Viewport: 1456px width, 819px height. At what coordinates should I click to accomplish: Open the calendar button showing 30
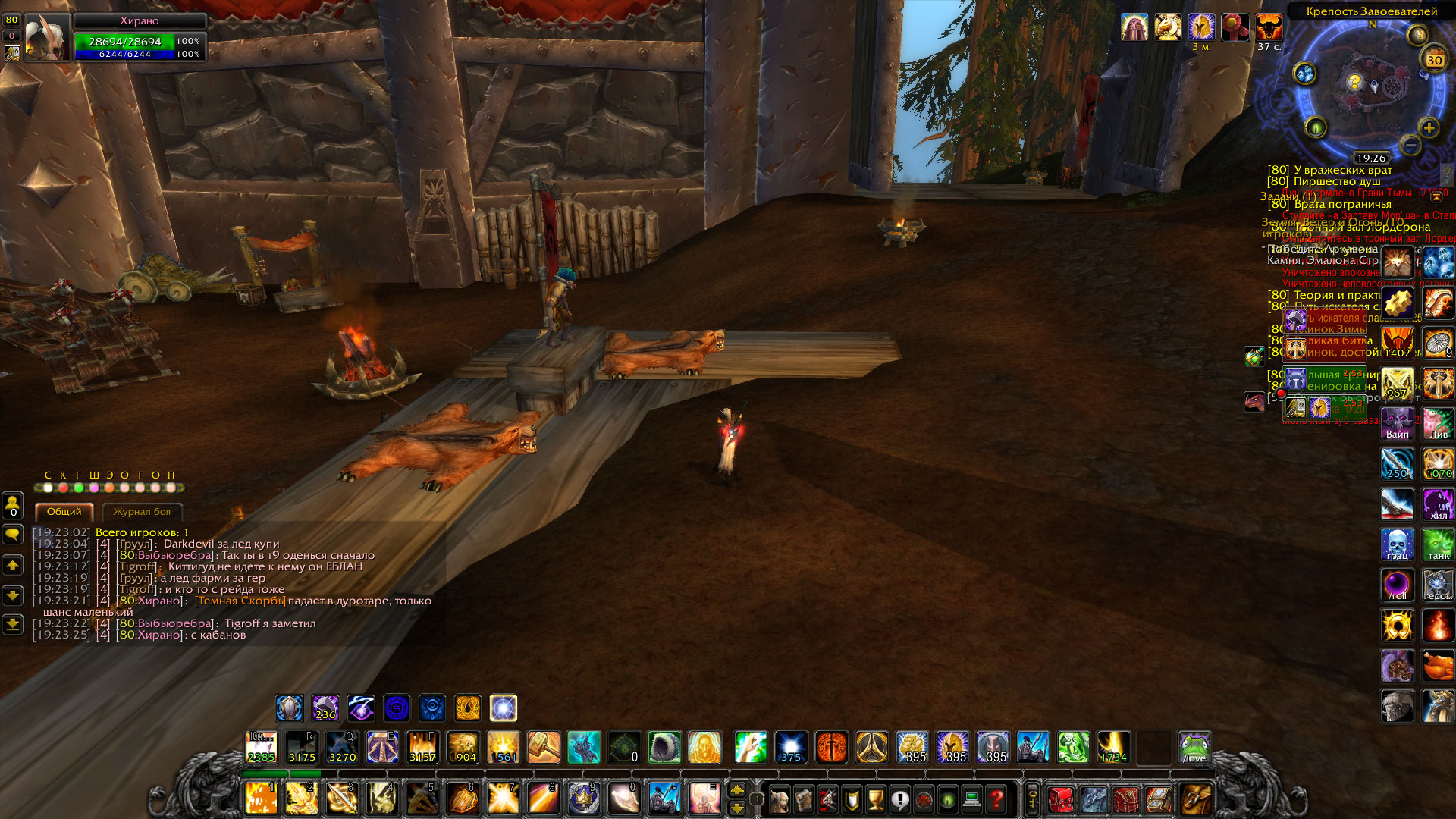click(1434, 60)
